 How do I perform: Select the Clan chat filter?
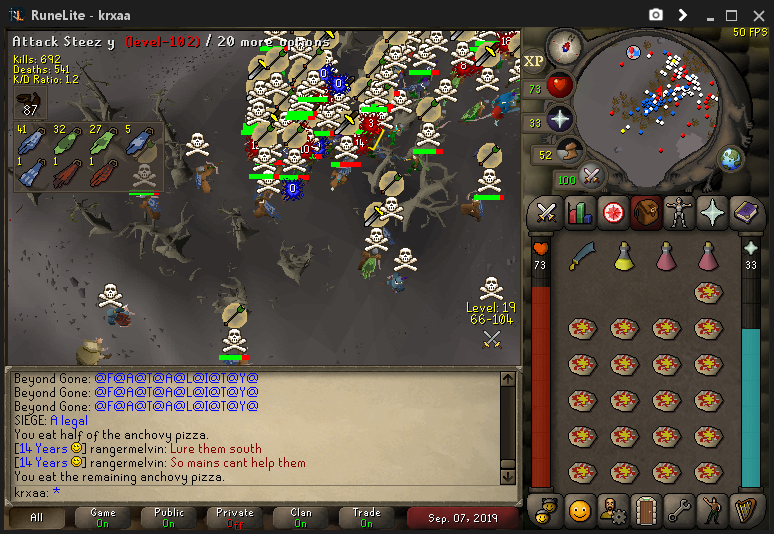301,517
